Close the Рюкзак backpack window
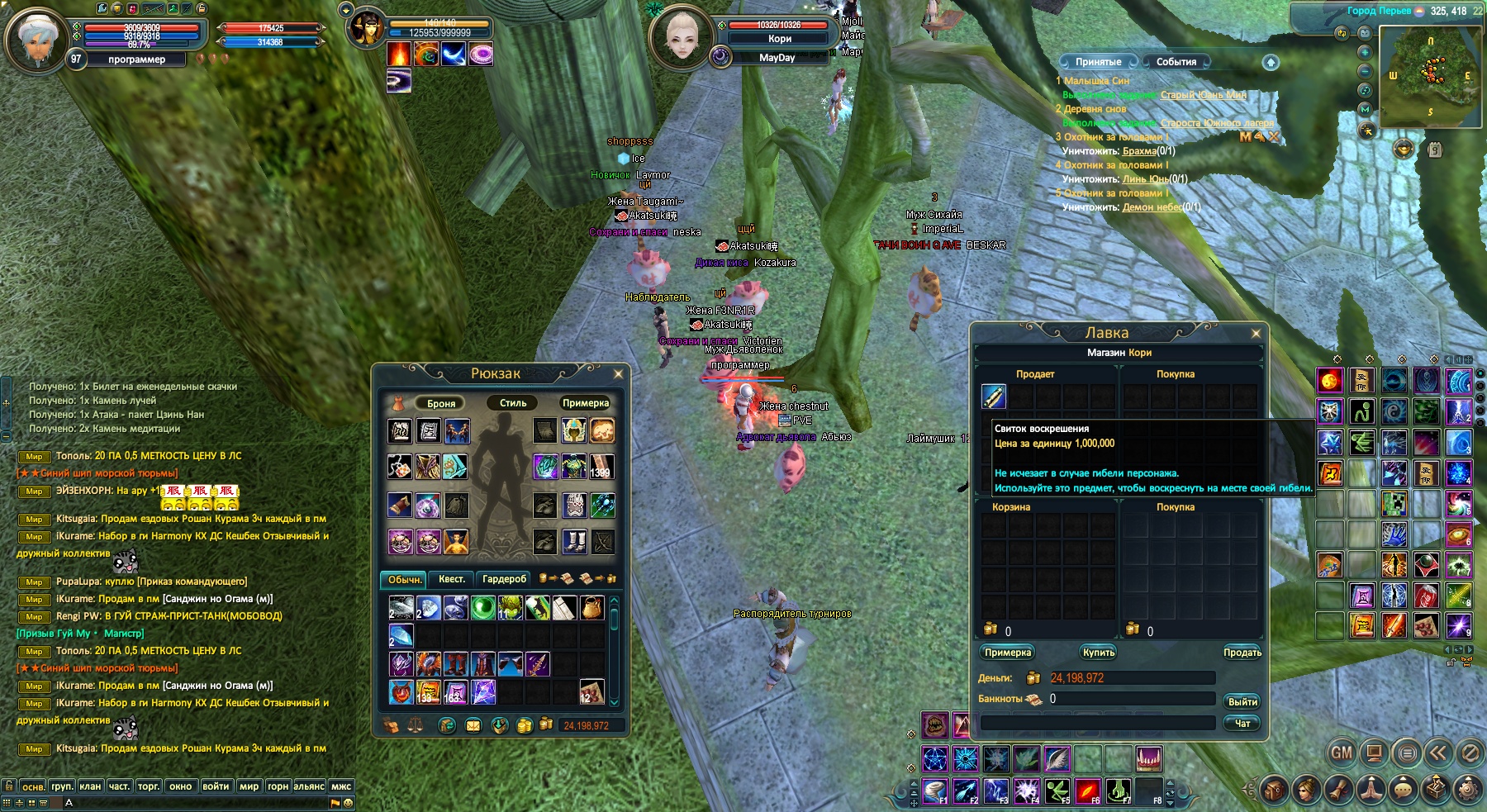1487x812 pixels. pyautogui.click(x=618, y=374)
